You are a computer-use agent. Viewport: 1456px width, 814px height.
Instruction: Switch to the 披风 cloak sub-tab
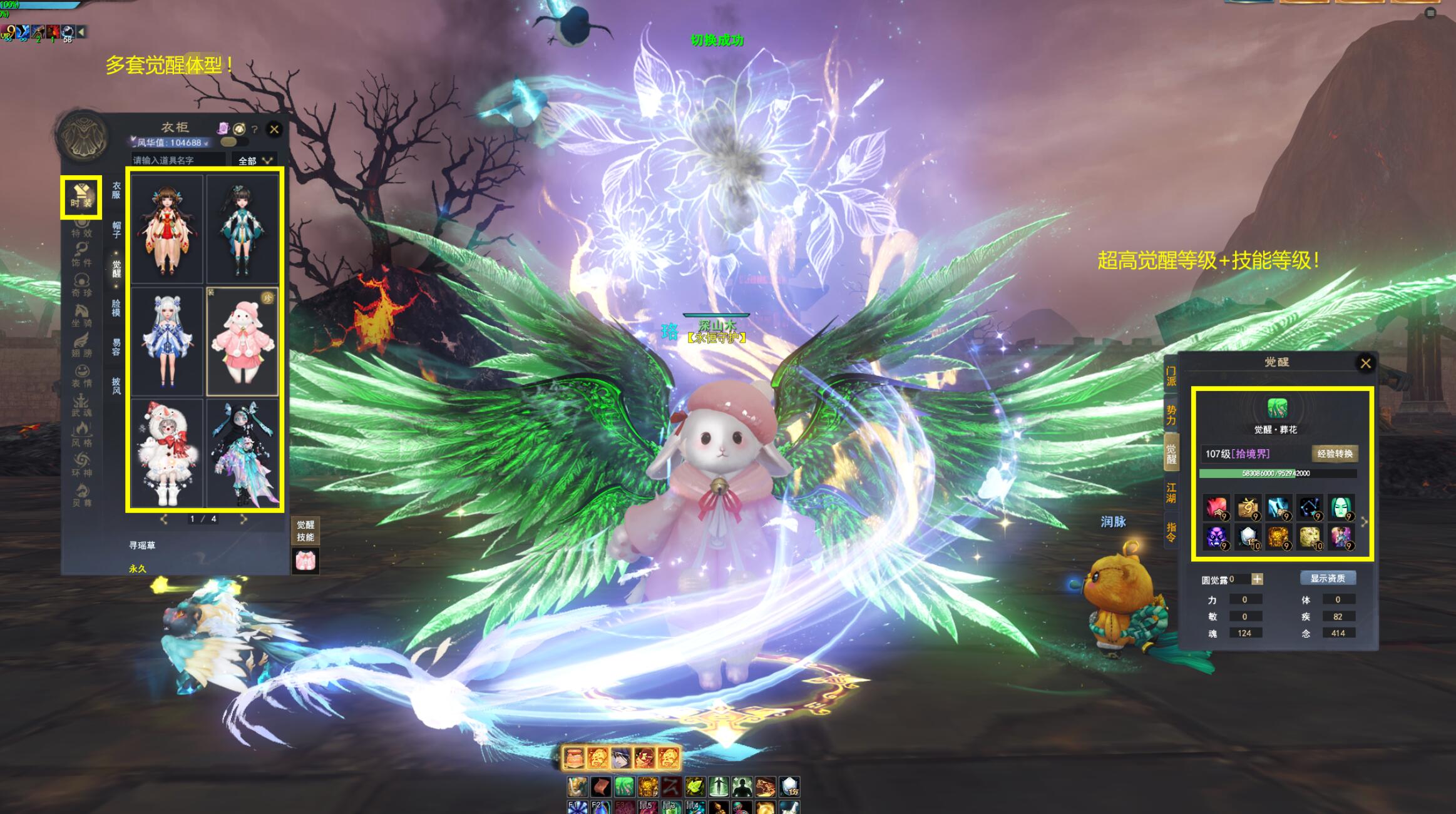116,385
